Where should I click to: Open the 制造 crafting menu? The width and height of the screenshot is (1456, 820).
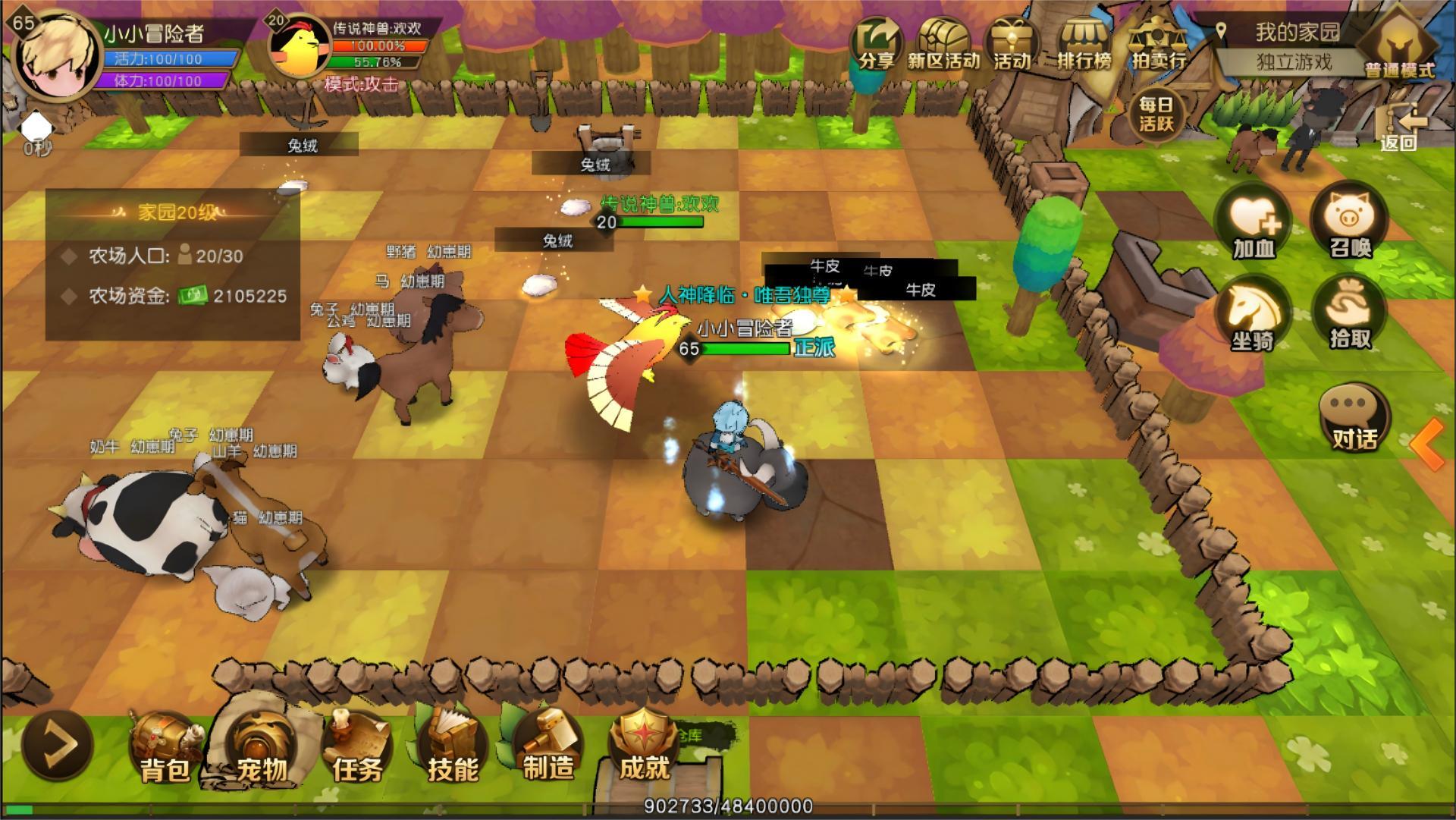(x=548, y=747)
